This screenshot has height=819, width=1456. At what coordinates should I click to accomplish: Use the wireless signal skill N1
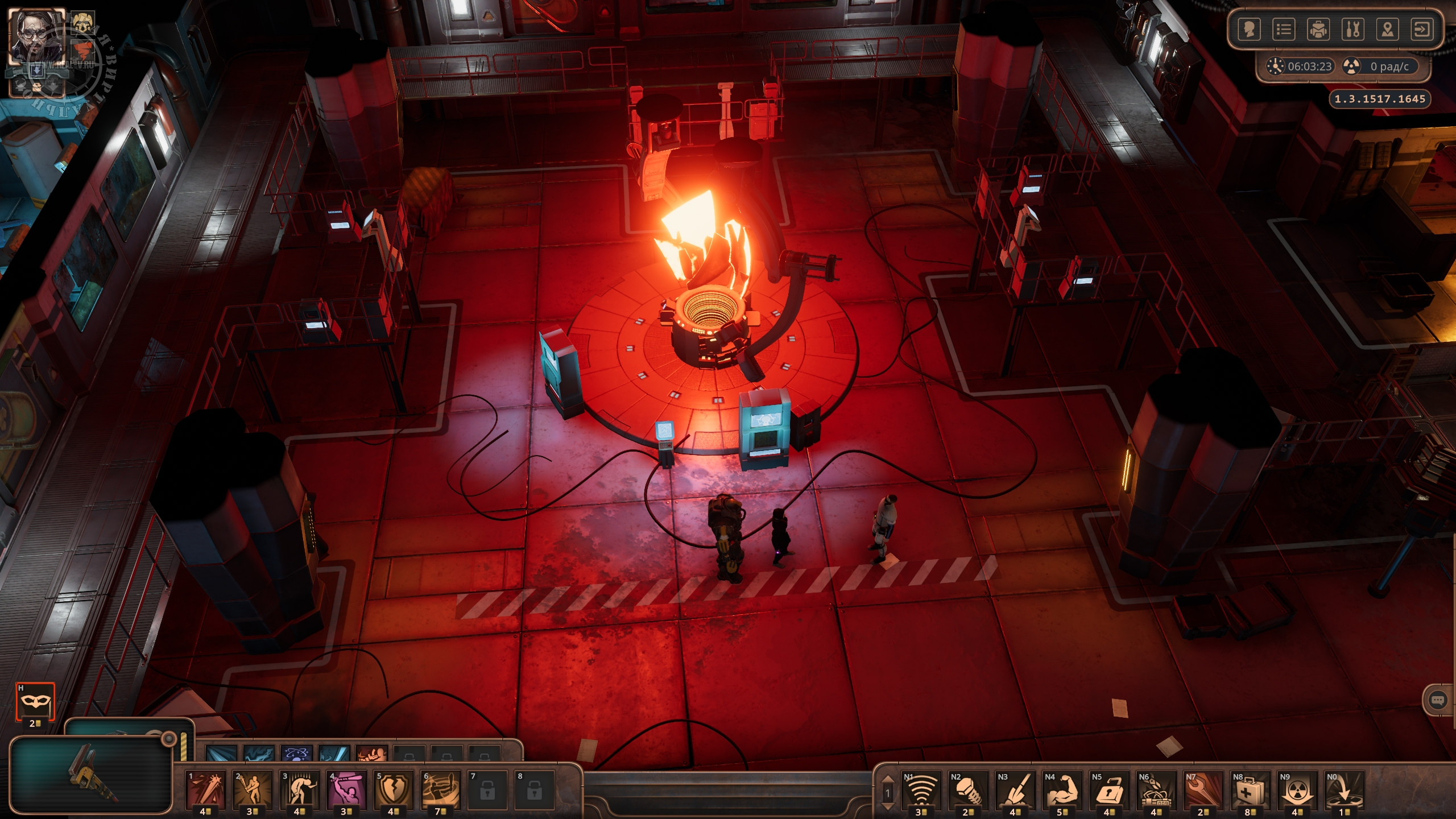point(921,789)
